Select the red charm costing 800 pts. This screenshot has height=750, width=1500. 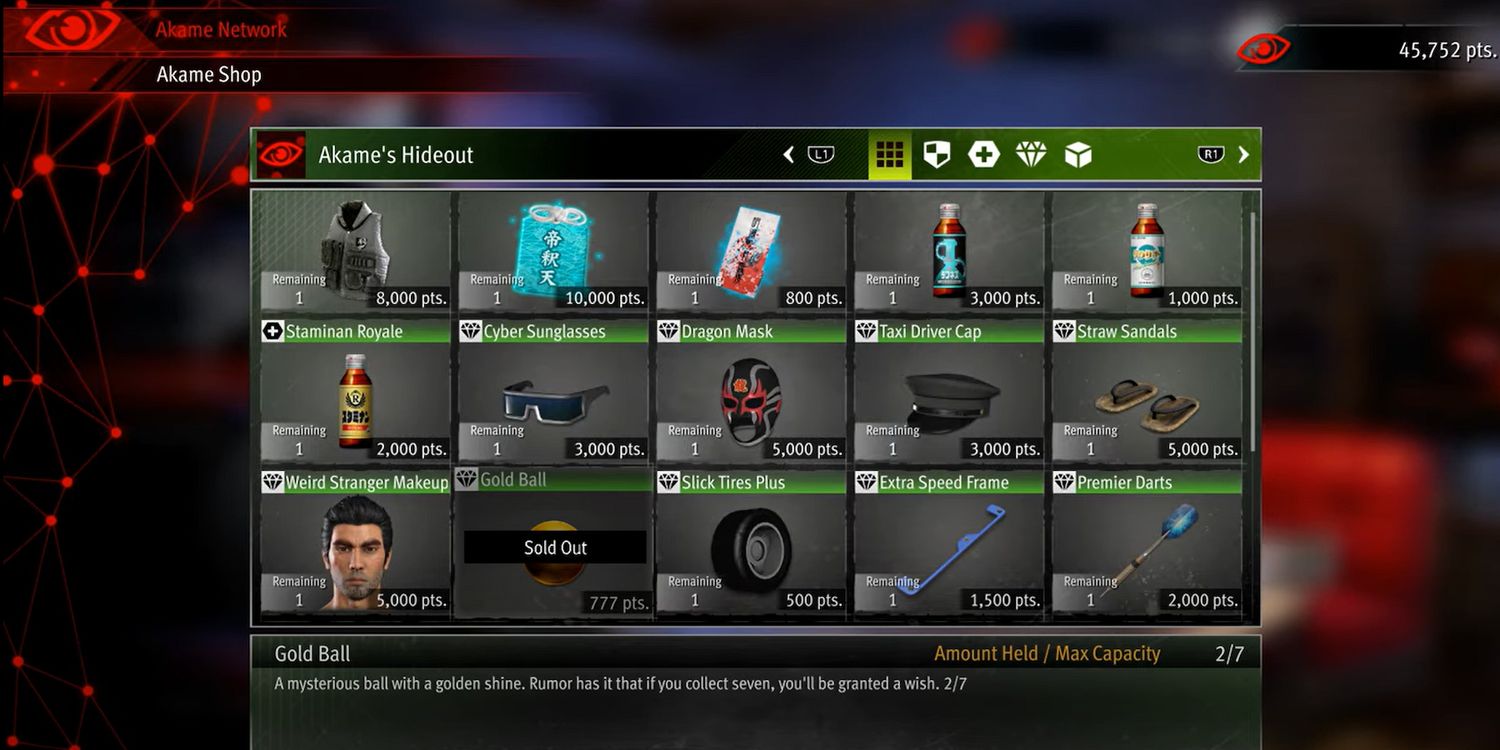(x=751, y=252)
